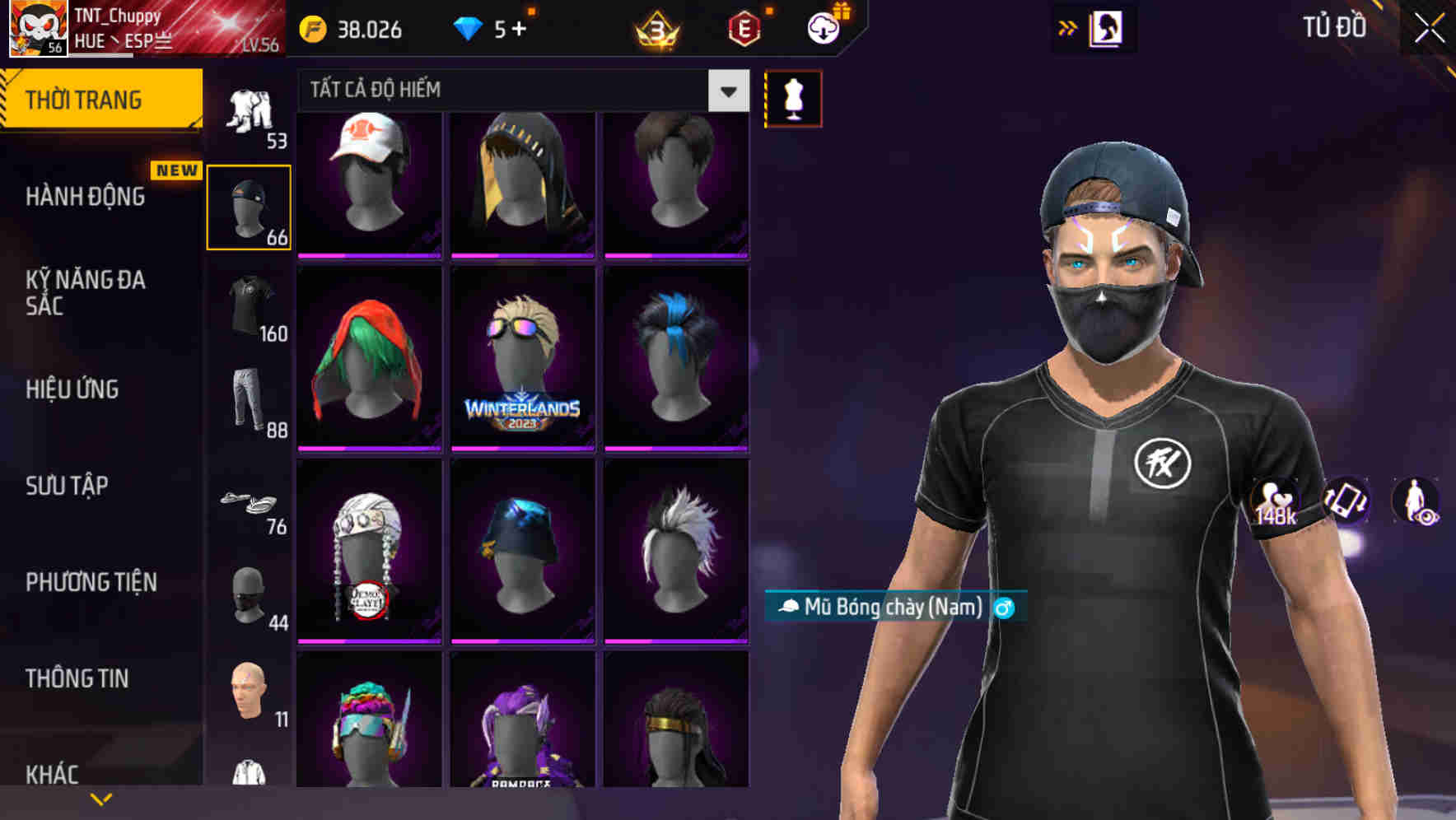Select the hat category icon
The image size is (1456, 820).
249,206
